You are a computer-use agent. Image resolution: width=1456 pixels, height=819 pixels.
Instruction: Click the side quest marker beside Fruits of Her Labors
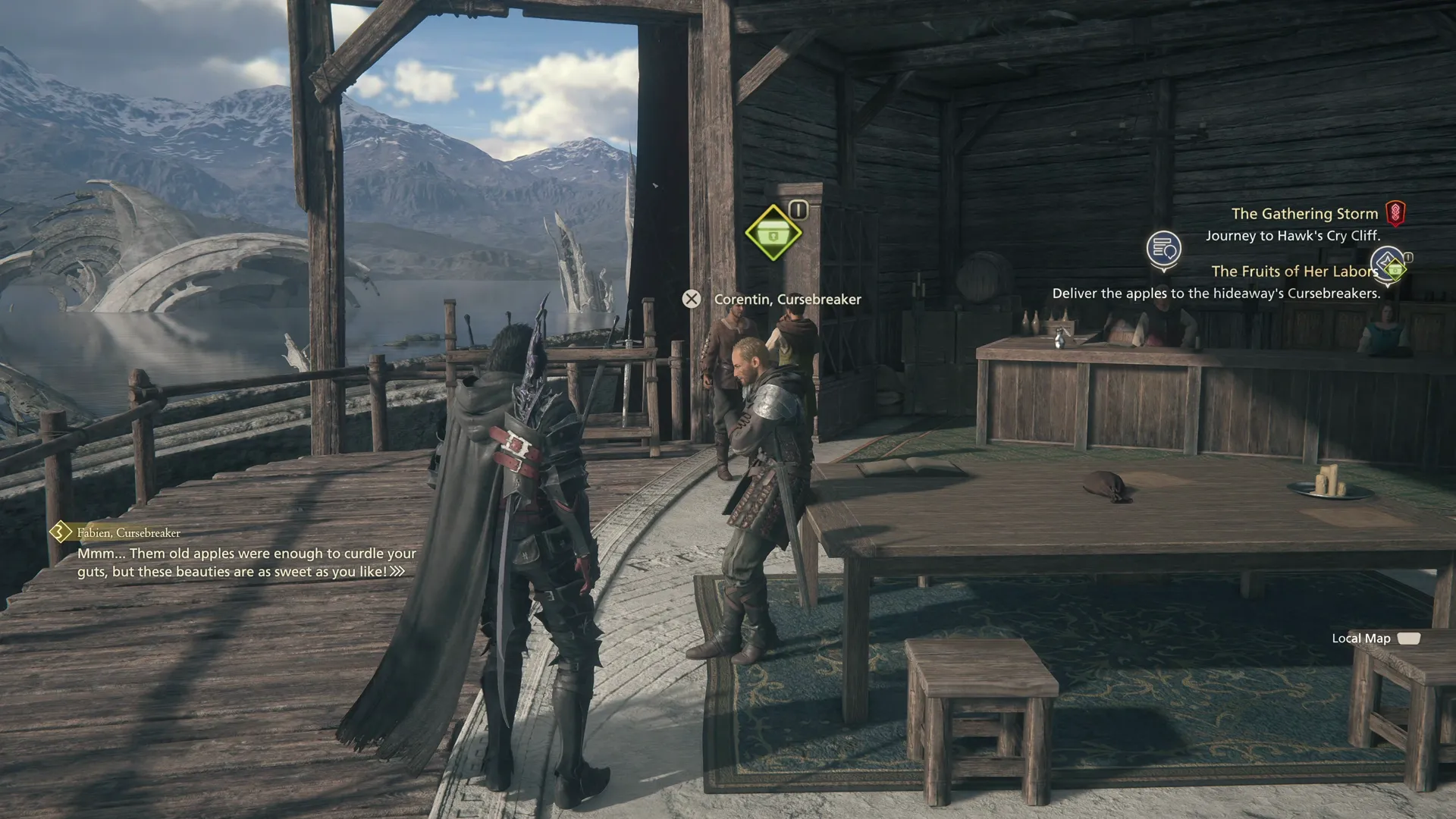1390,265
